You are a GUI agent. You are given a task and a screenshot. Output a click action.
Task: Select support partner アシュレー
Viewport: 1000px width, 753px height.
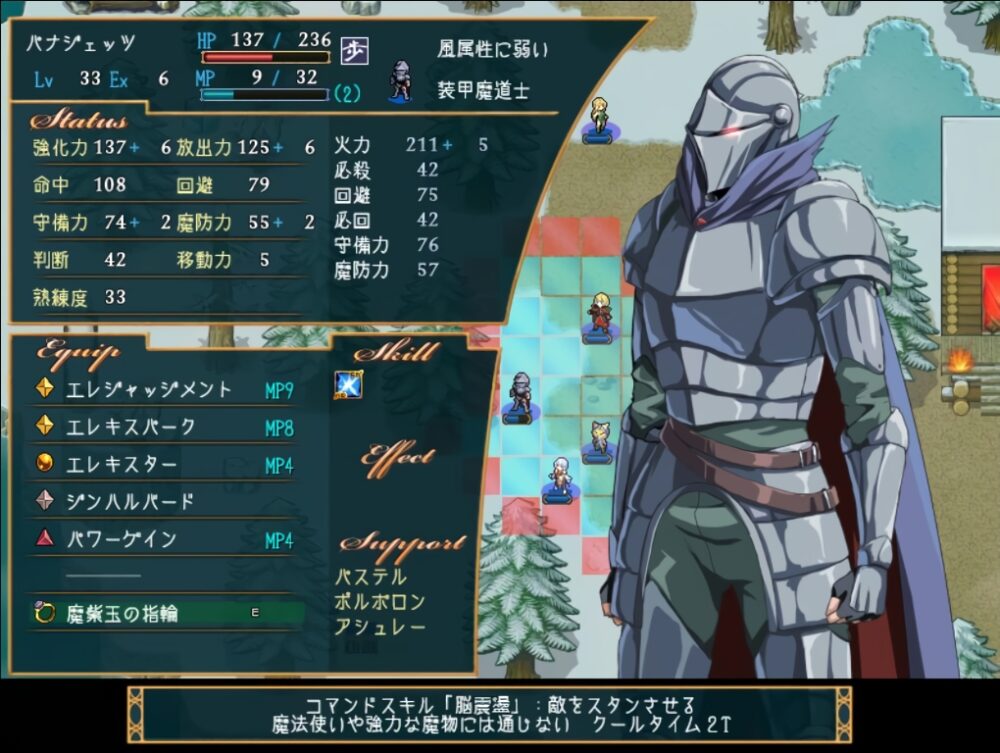click(x=380, y=627)
